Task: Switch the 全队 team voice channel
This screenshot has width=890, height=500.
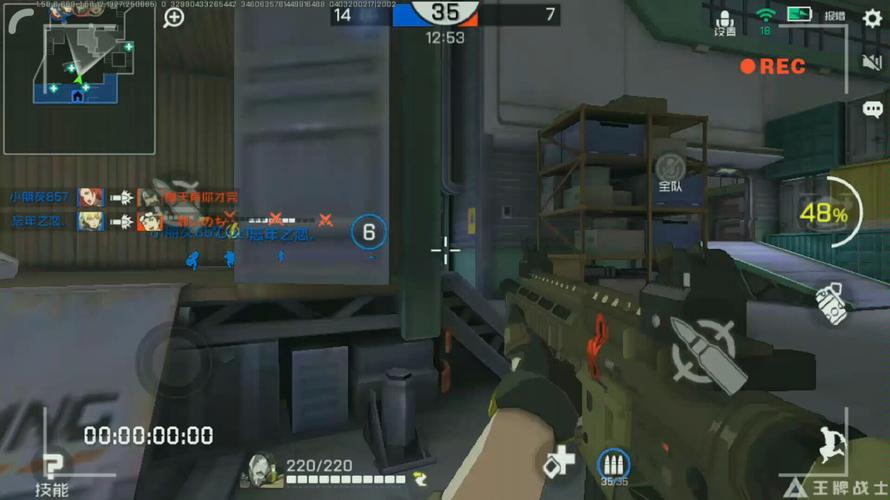Action: [670, 172]
